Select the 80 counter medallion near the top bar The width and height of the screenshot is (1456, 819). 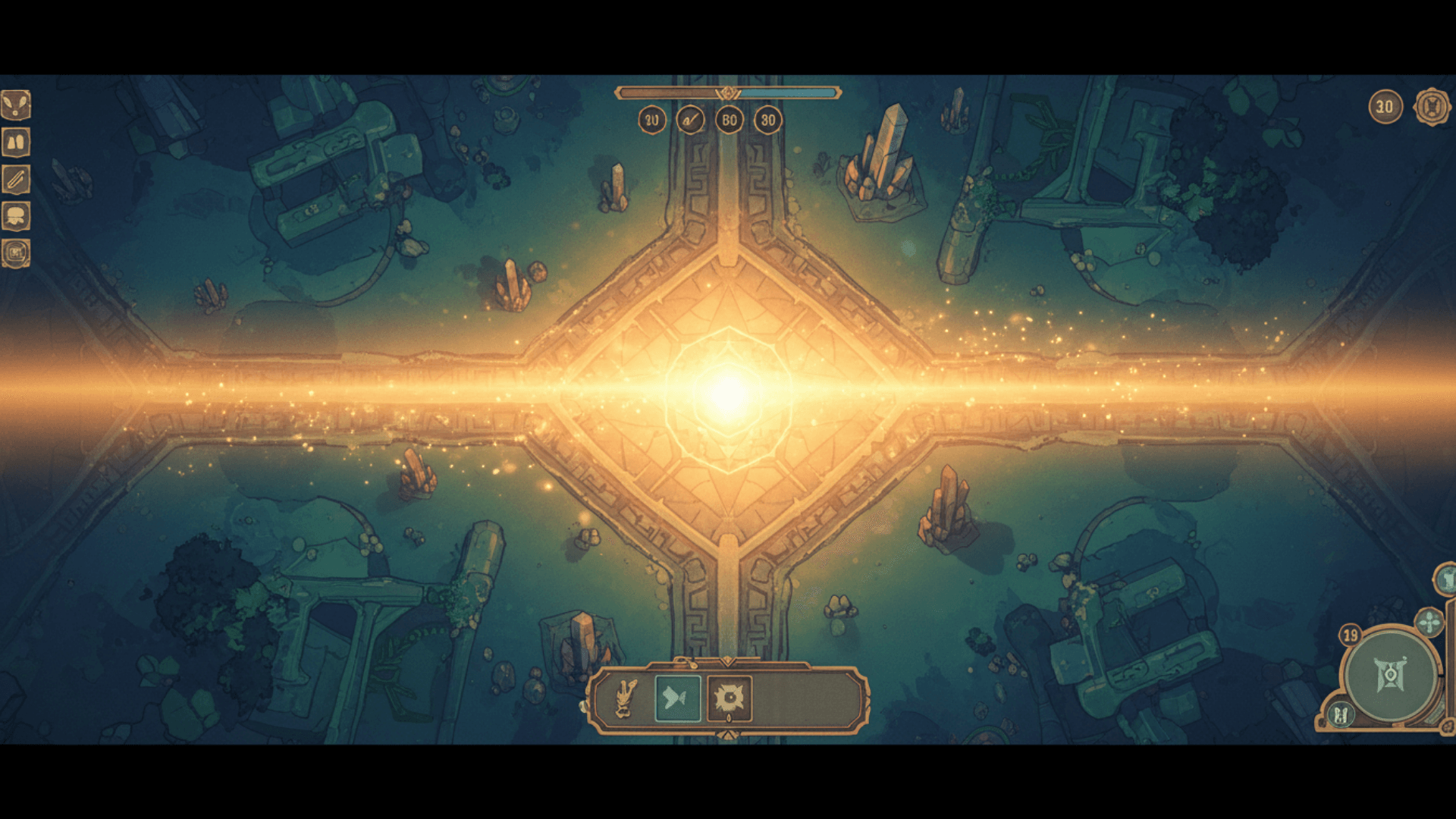pyautogui.click(x=729, y=119)
